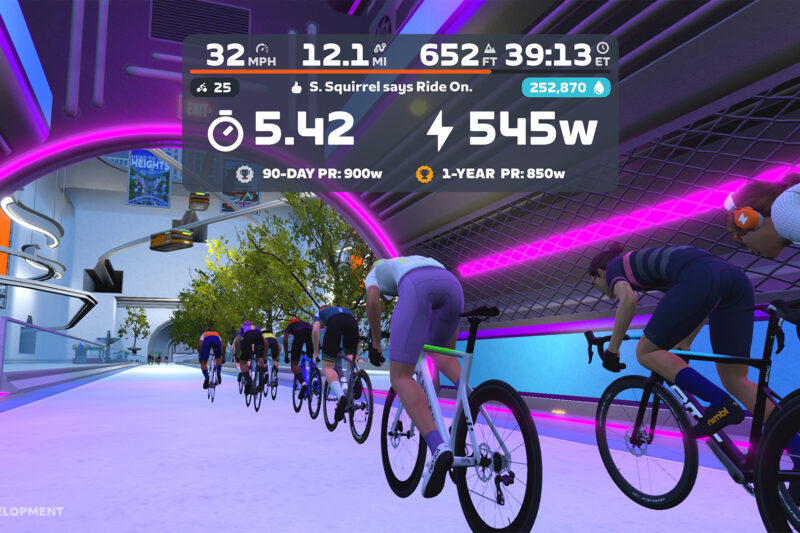Screen dimensions: 800x533
Task: Select the S. Squirrel Ride On notification
Action: tap(381, 88)
